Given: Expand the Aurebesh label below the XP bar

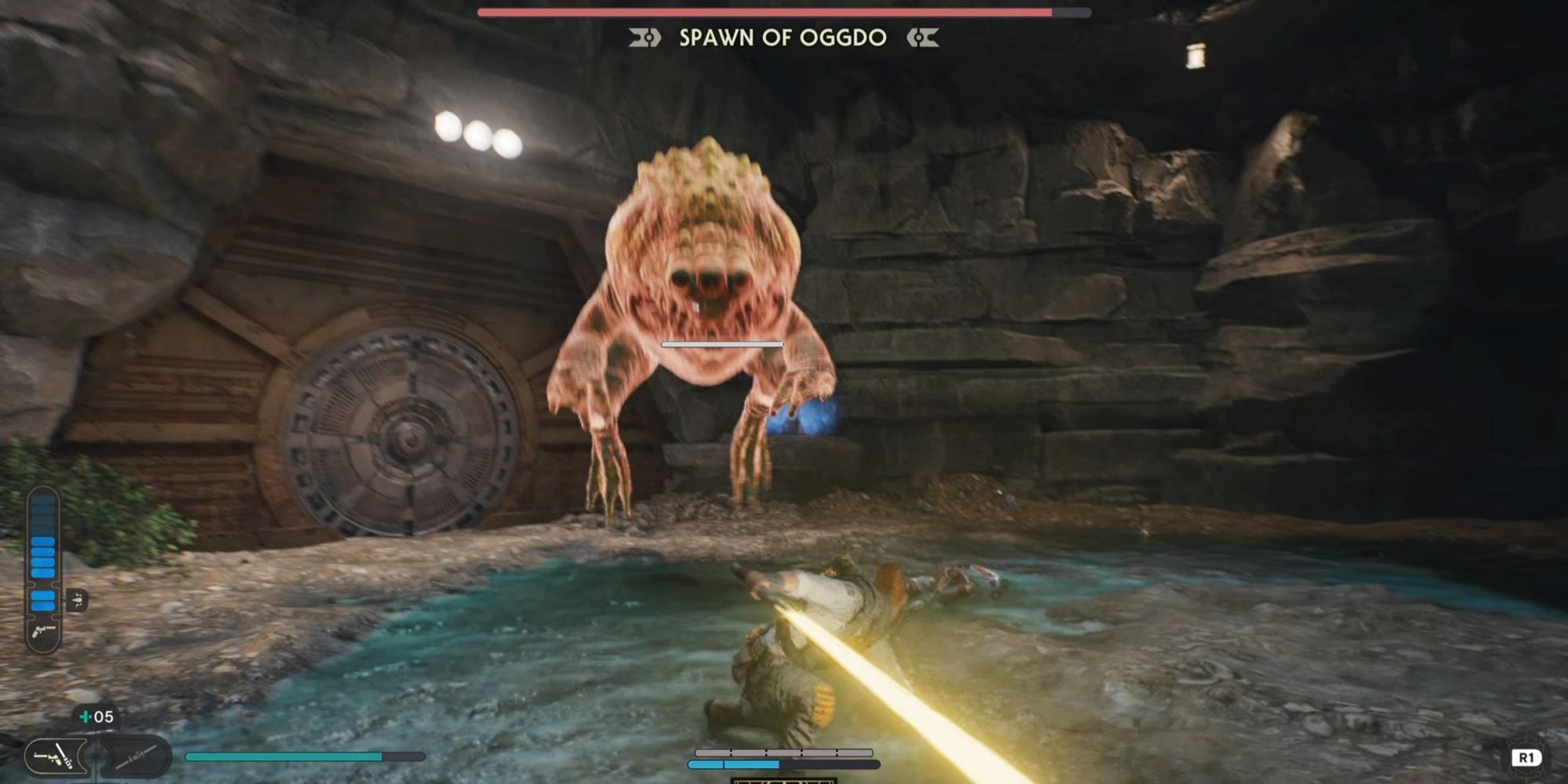Looking at the screenshot, I should (x=784, y=781).
